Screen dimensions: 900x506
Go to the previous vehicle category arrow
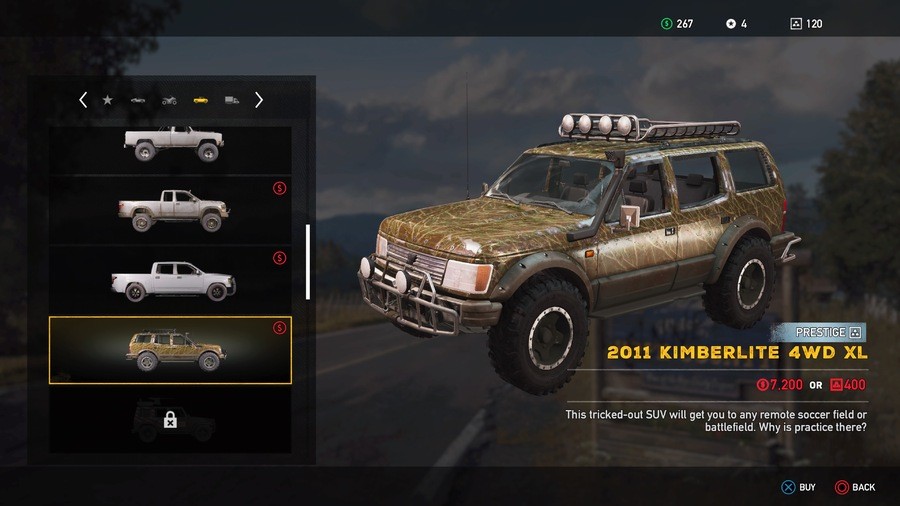coord(83,100)
